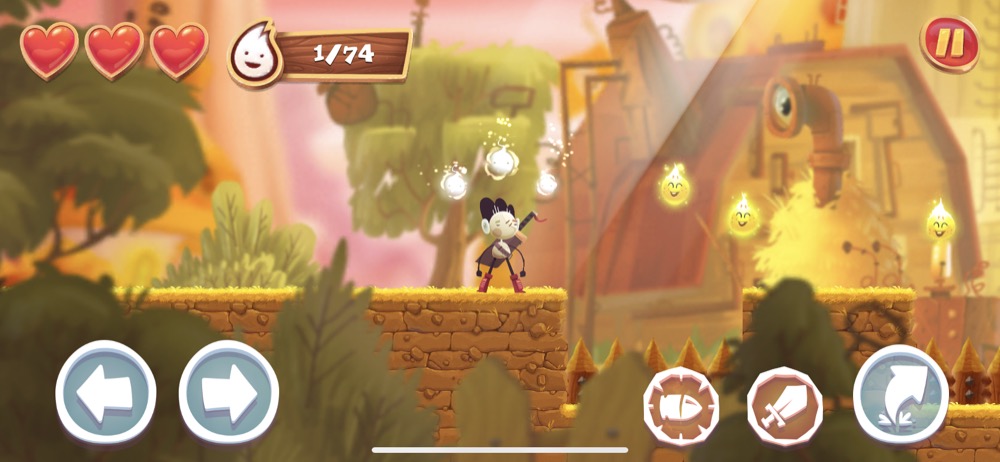1000x462 pixels.
Task: Tap the move right arrow button
Action: tap(228, 392)
